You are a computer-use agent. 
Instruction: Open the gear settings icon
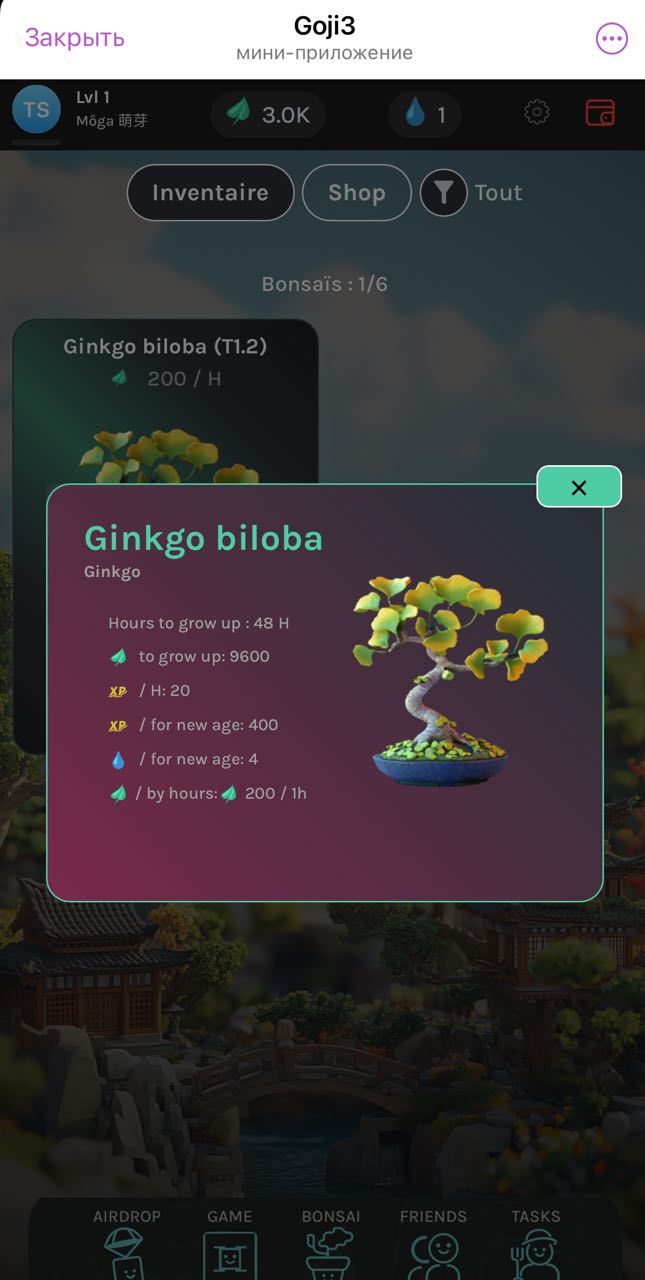(x=537, y=112)
